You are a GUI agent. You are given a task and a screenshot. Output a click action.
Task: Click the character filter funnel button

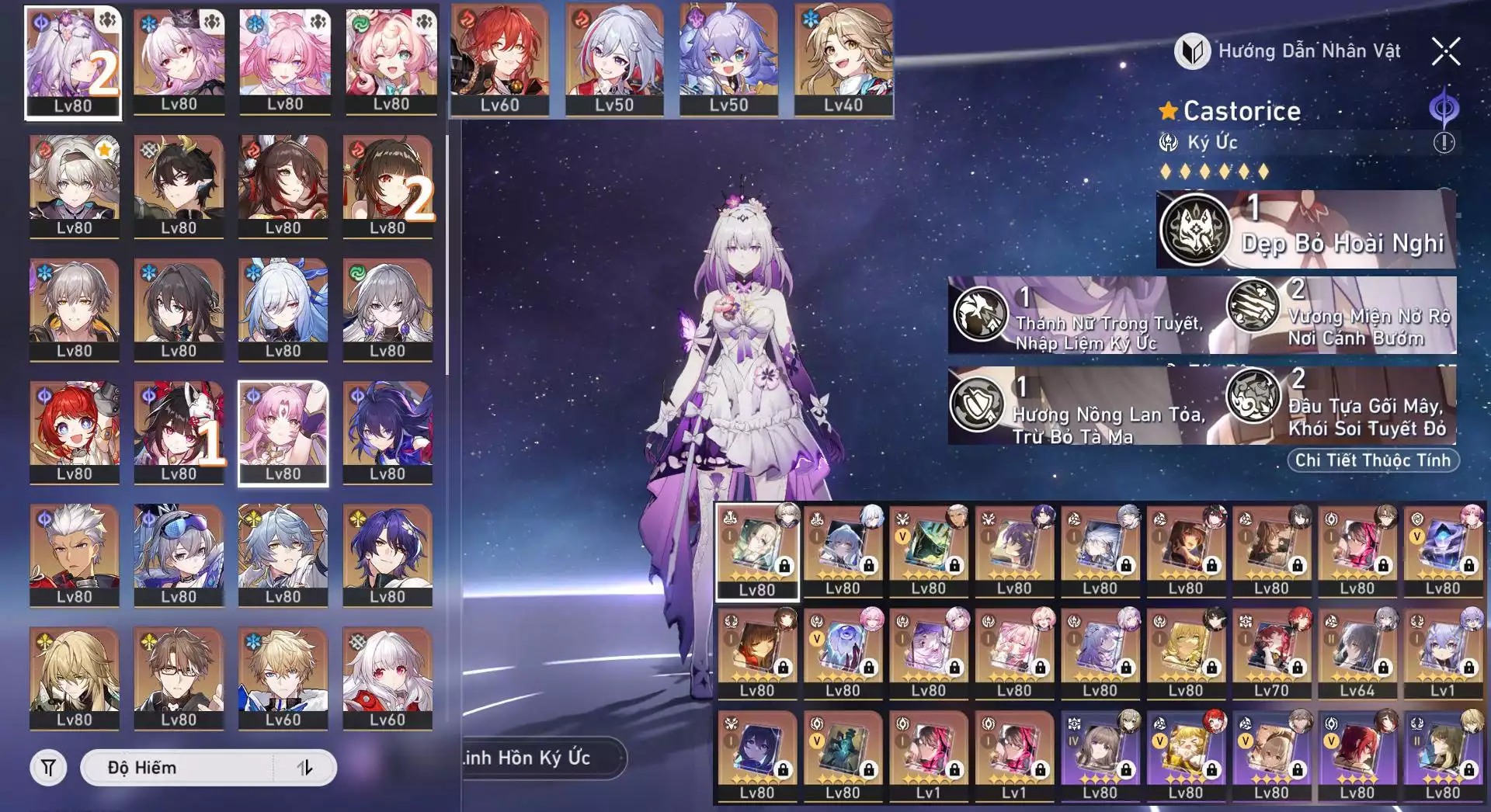[x=48, y=768]
